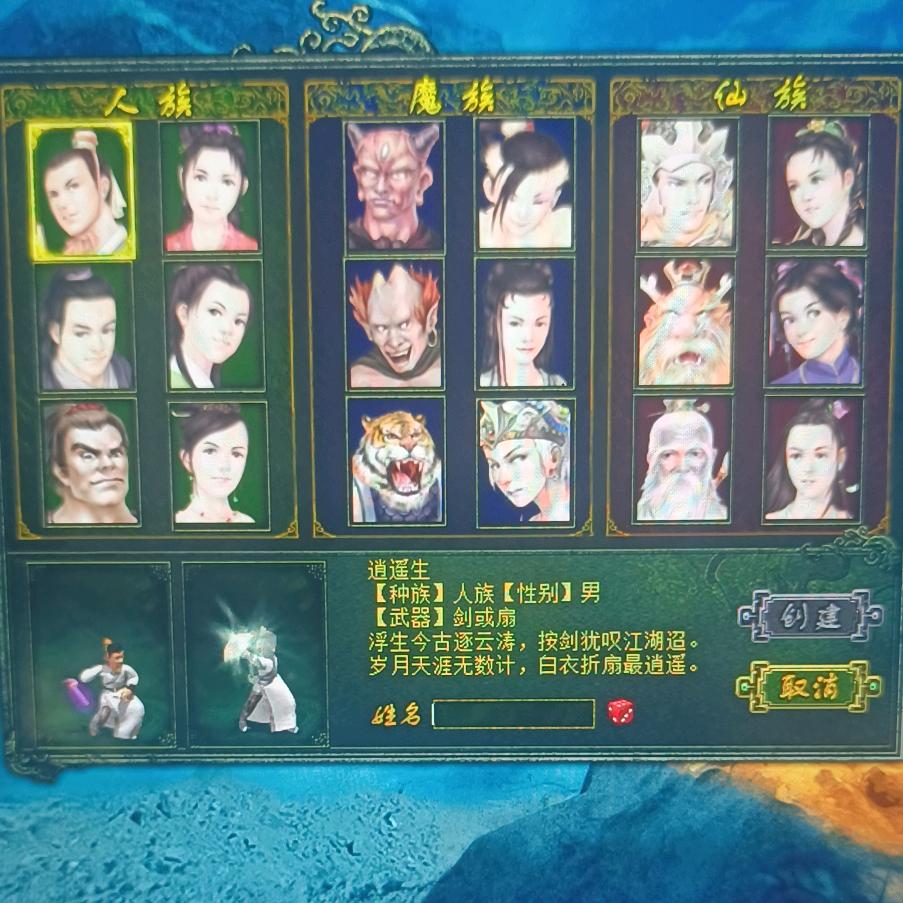Select the dragon-horned bearded immortal portrait
The image size is (903, 903).
coord(685,322)
